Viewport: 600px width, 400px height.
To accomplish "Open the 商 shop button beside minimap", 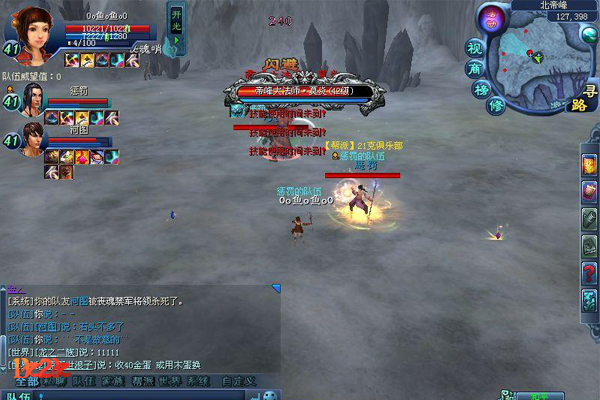I will (x=475, y=68).
